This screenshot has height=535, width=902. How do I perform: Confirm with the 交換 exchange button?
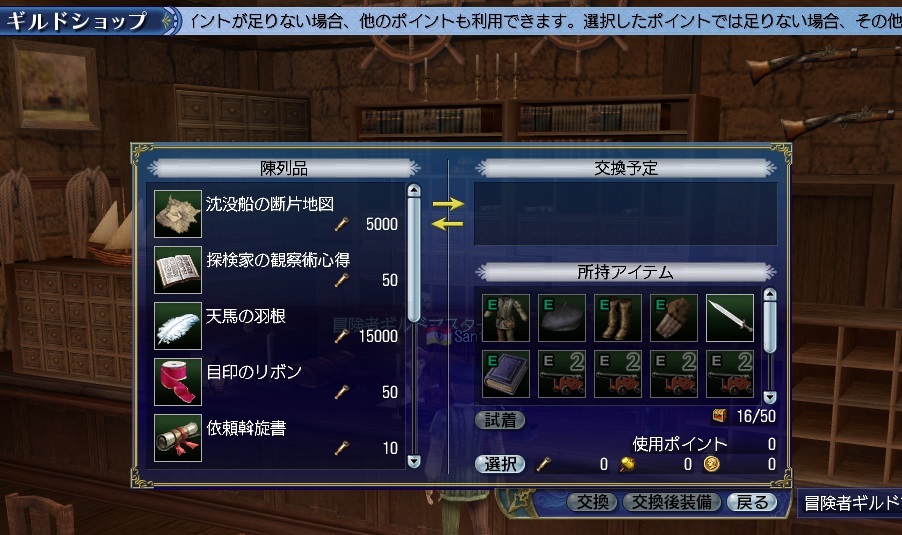[x=593, y=502]
